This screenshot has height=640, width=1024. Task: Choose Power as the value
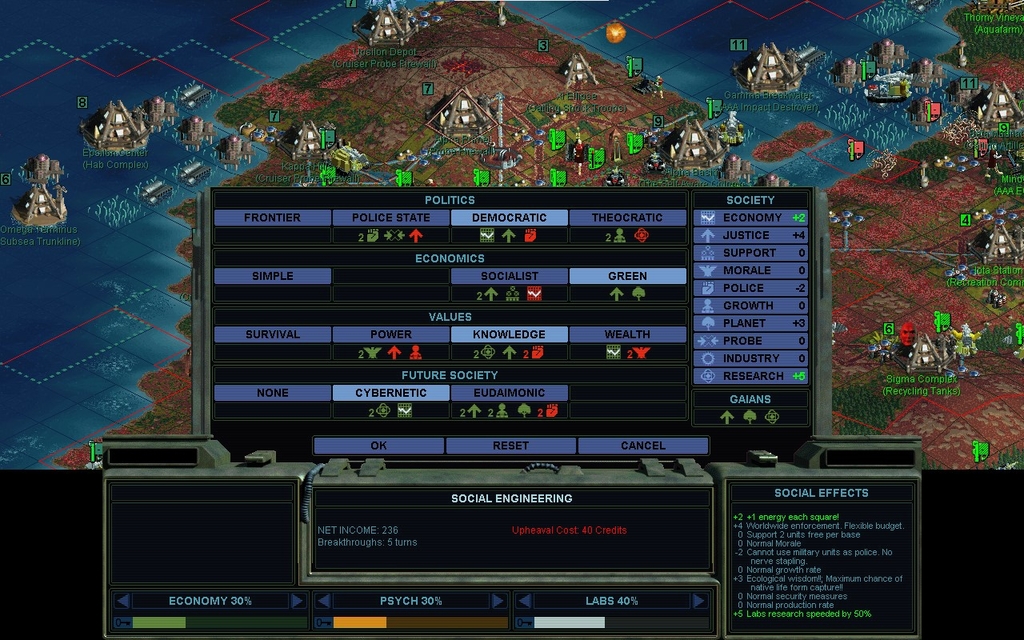(391, 334)
